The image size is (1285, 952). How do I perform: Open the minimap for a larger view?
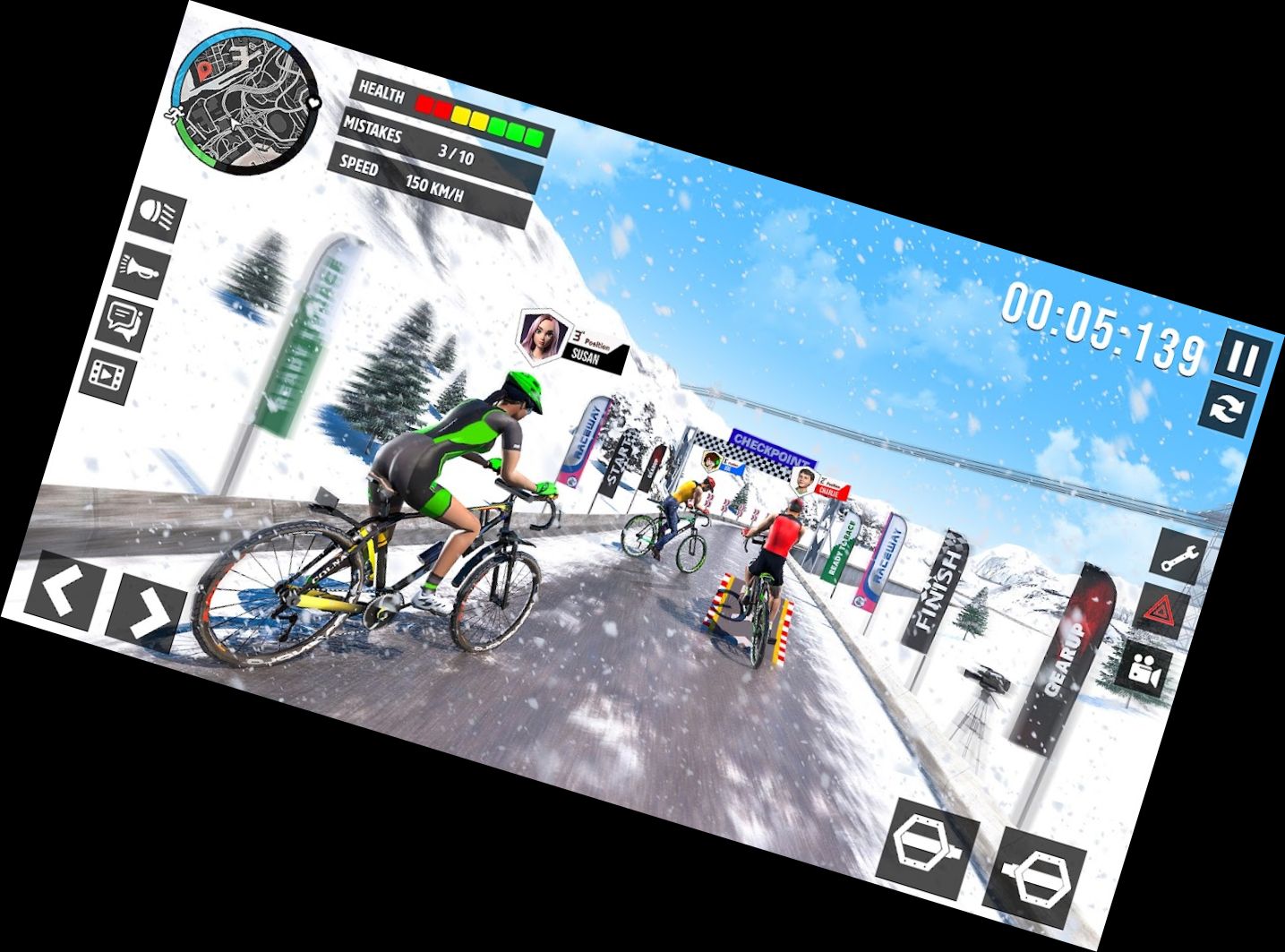pyautogui.click(x=242, y=99)
